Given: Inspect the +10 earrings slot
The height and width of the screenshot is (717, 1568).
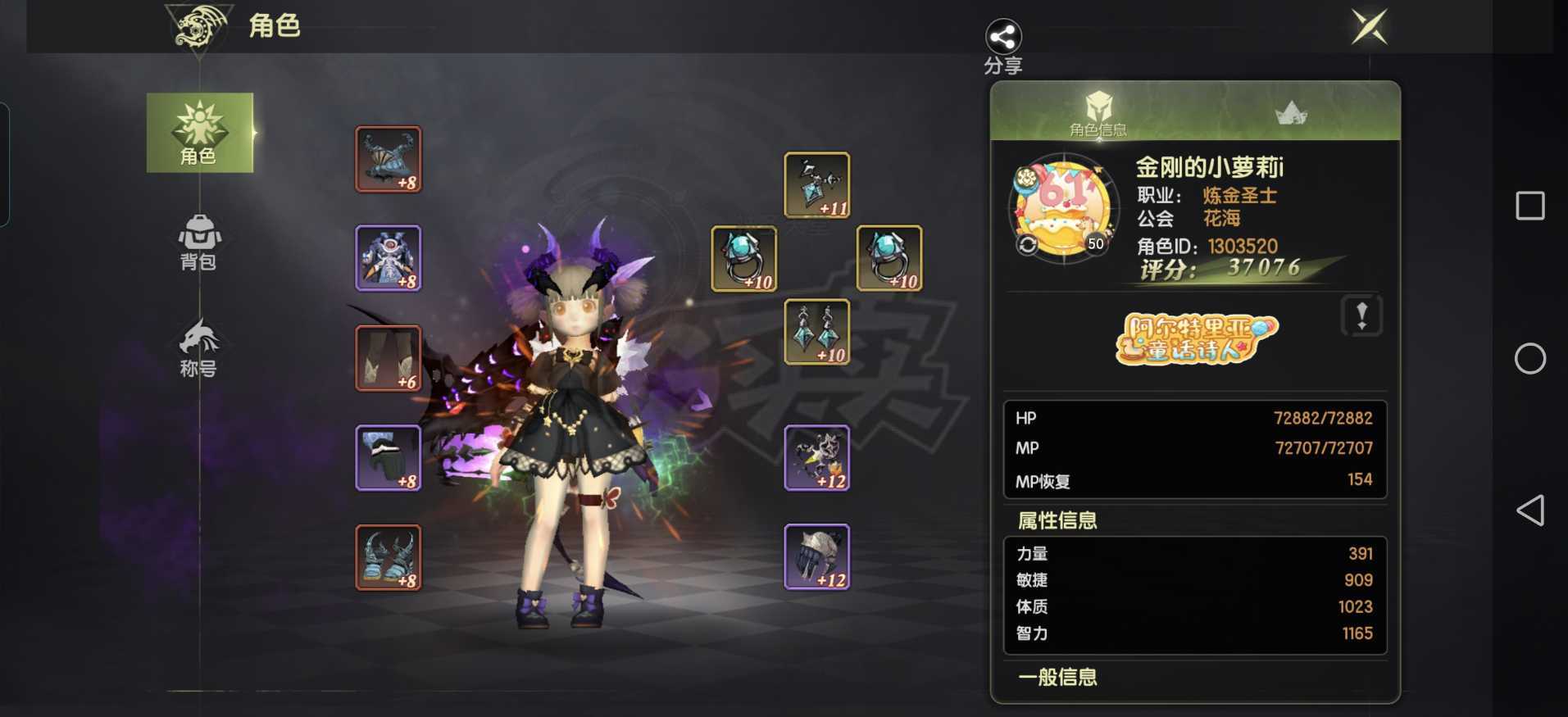Looking at the screenshot, I should click(x=817, y=332).
